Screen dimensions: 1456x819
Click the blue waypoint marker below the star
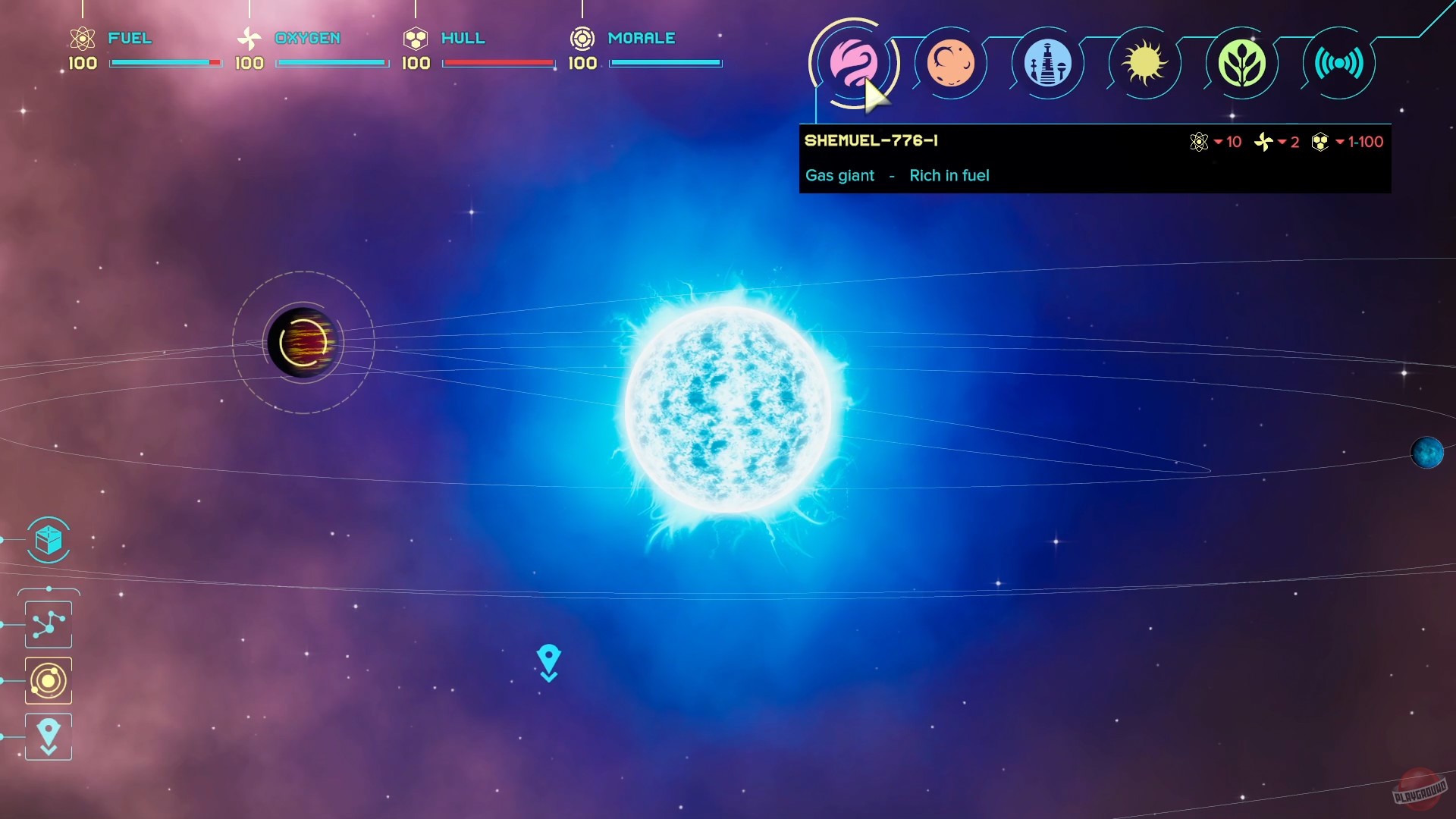click(548, 661)
